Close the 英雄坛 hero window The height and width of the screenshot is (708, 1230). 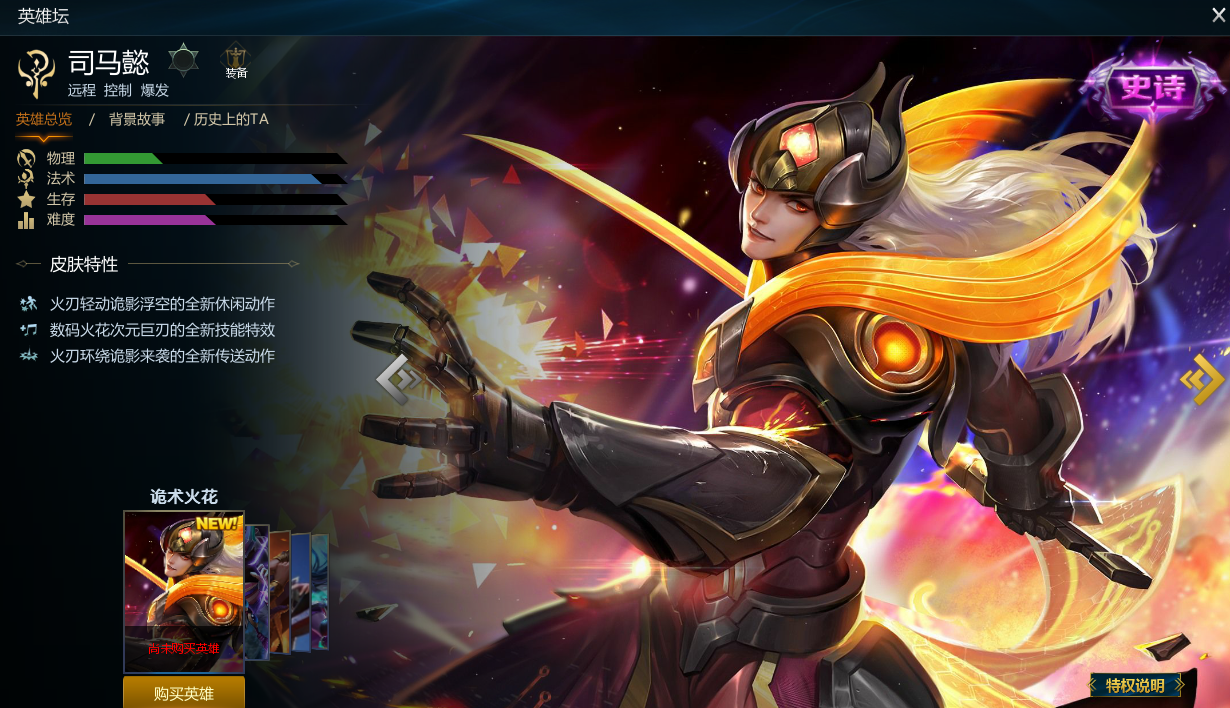click(x=1218, y=15)
